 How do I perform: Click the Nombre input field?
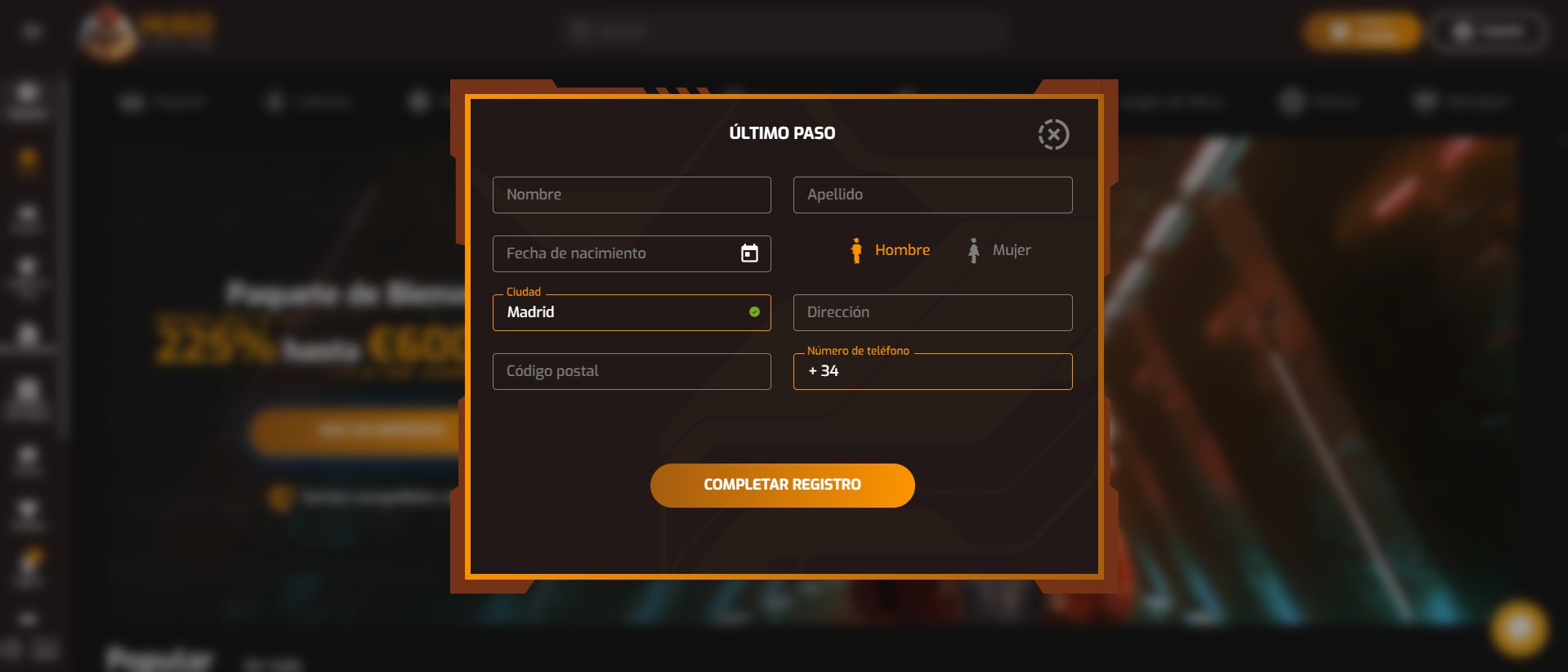point(631,195)
